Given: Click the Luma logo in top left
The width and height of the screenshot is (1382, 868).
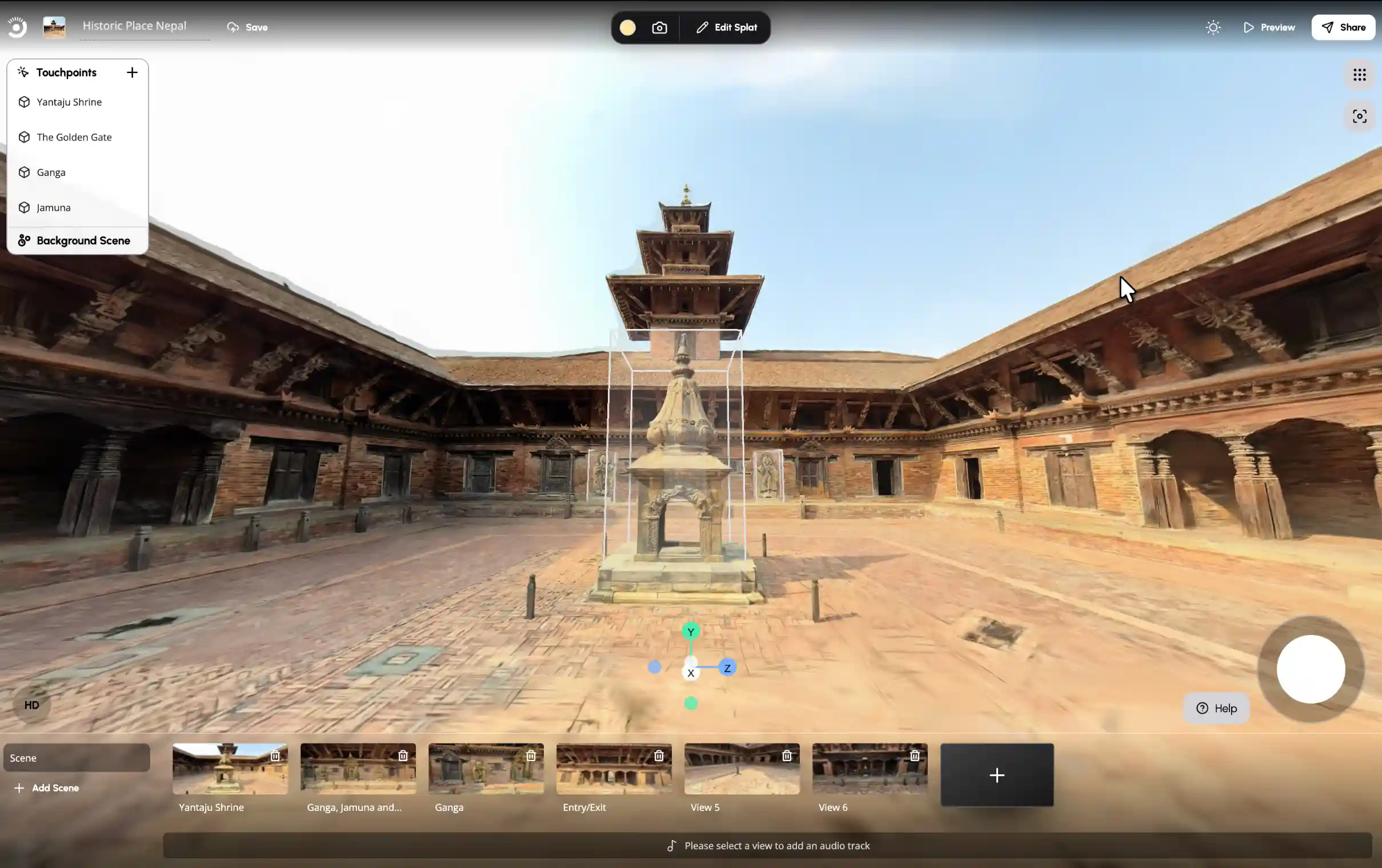Looking at the screenshot, I should click(x=17, y=26).
